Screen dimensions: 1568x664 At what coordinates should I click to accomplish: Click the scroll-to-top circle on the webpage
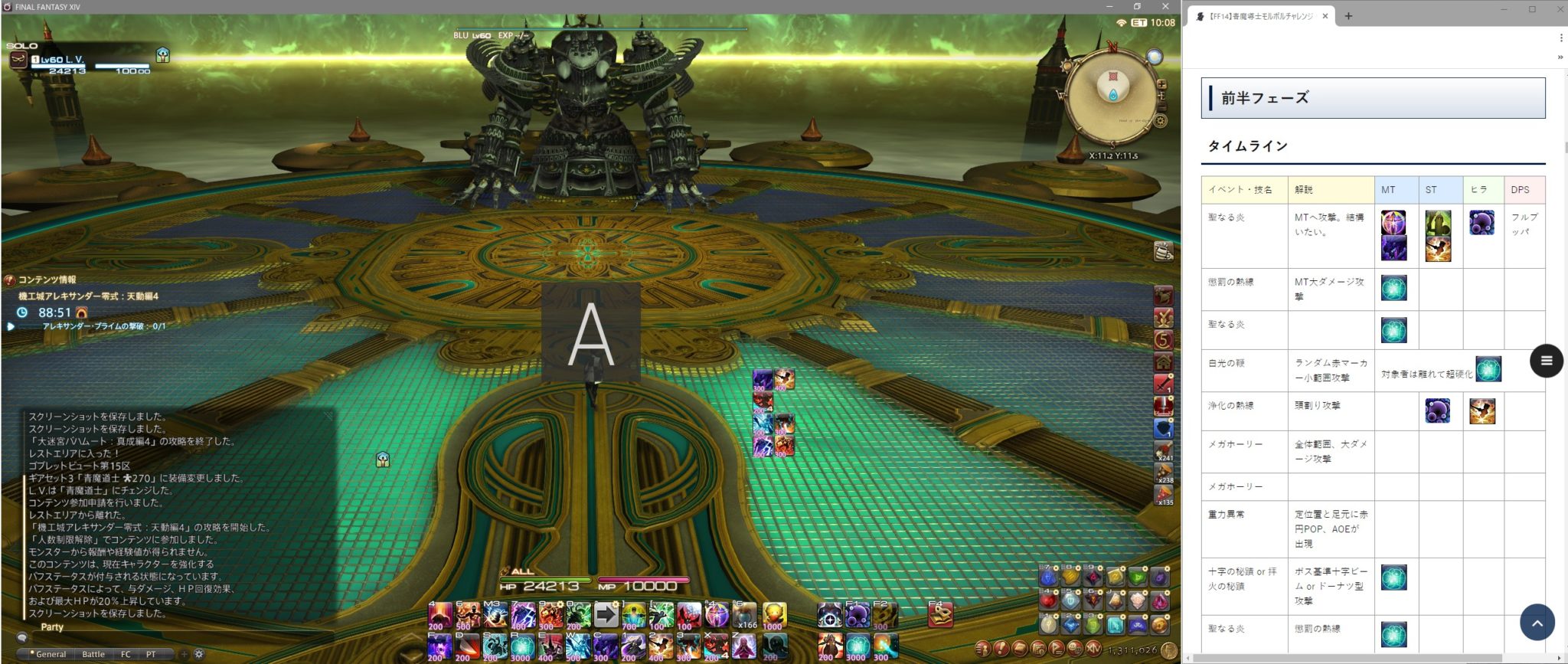[1538, 623]
